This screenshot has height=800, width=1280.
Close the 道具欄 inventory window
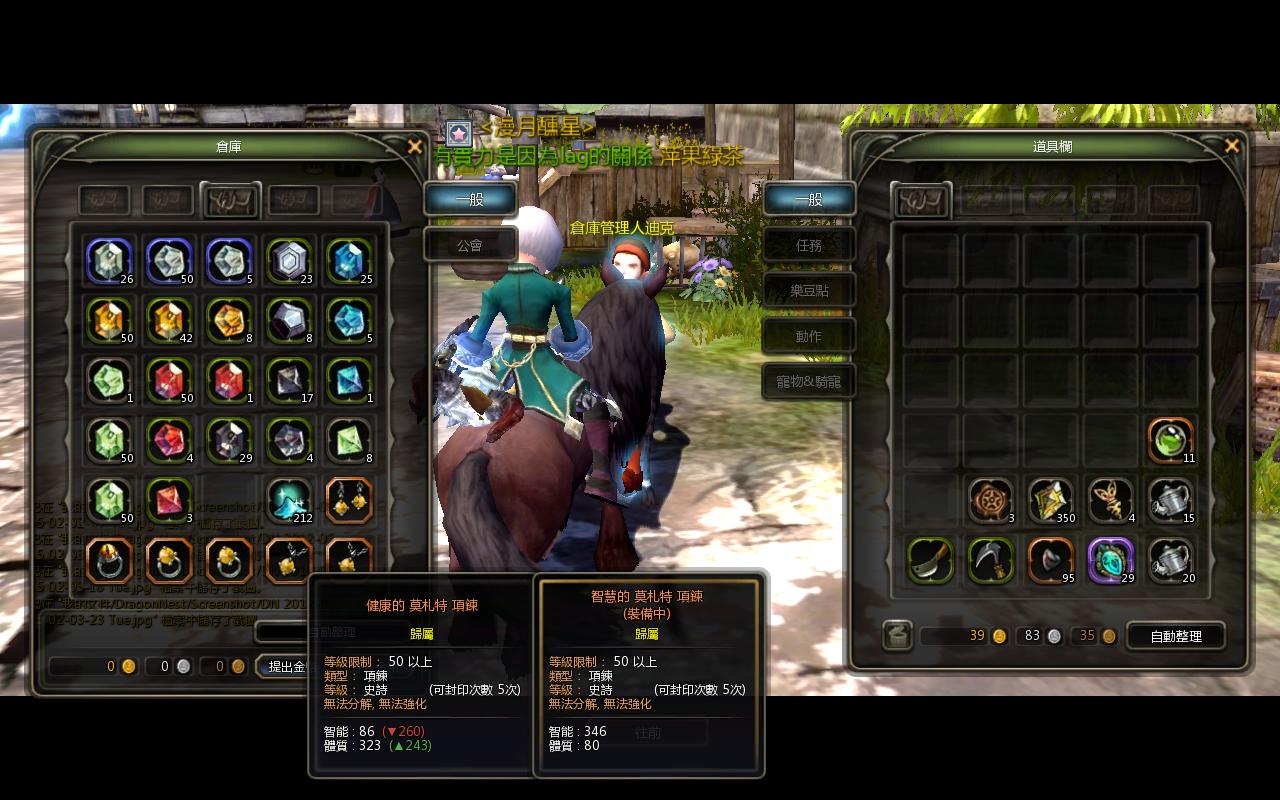1232,146
